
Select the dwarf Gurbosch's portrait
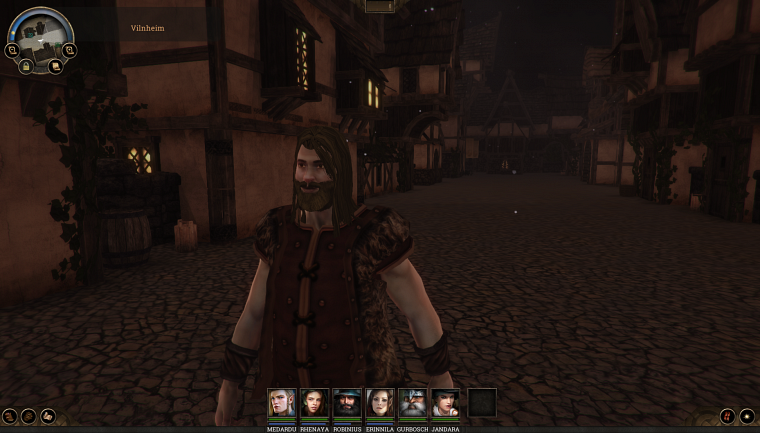[x=413, y=403]
